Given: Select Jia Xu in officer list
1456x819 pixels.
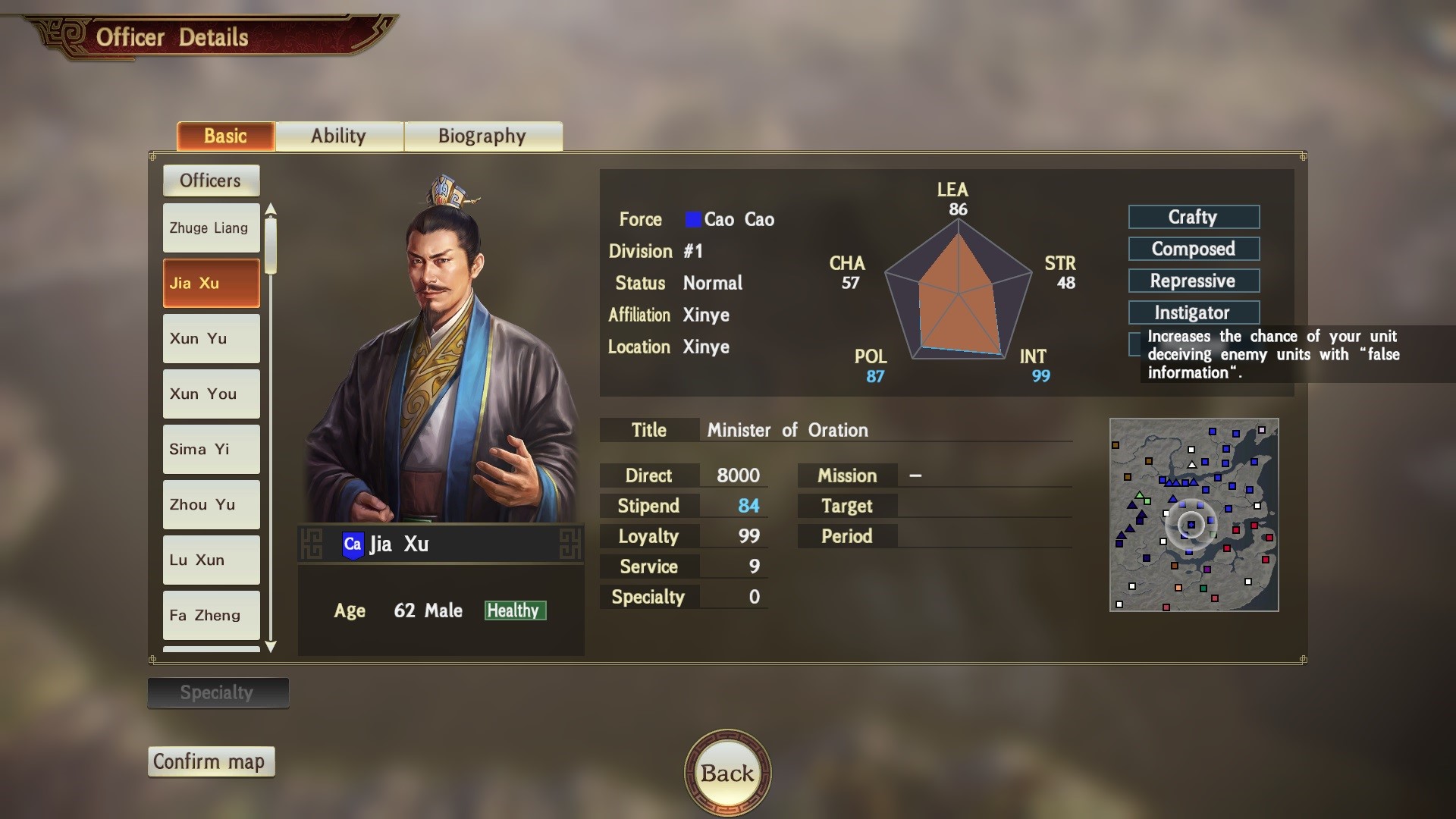Looking at the screenshot, I should point(211,283).
